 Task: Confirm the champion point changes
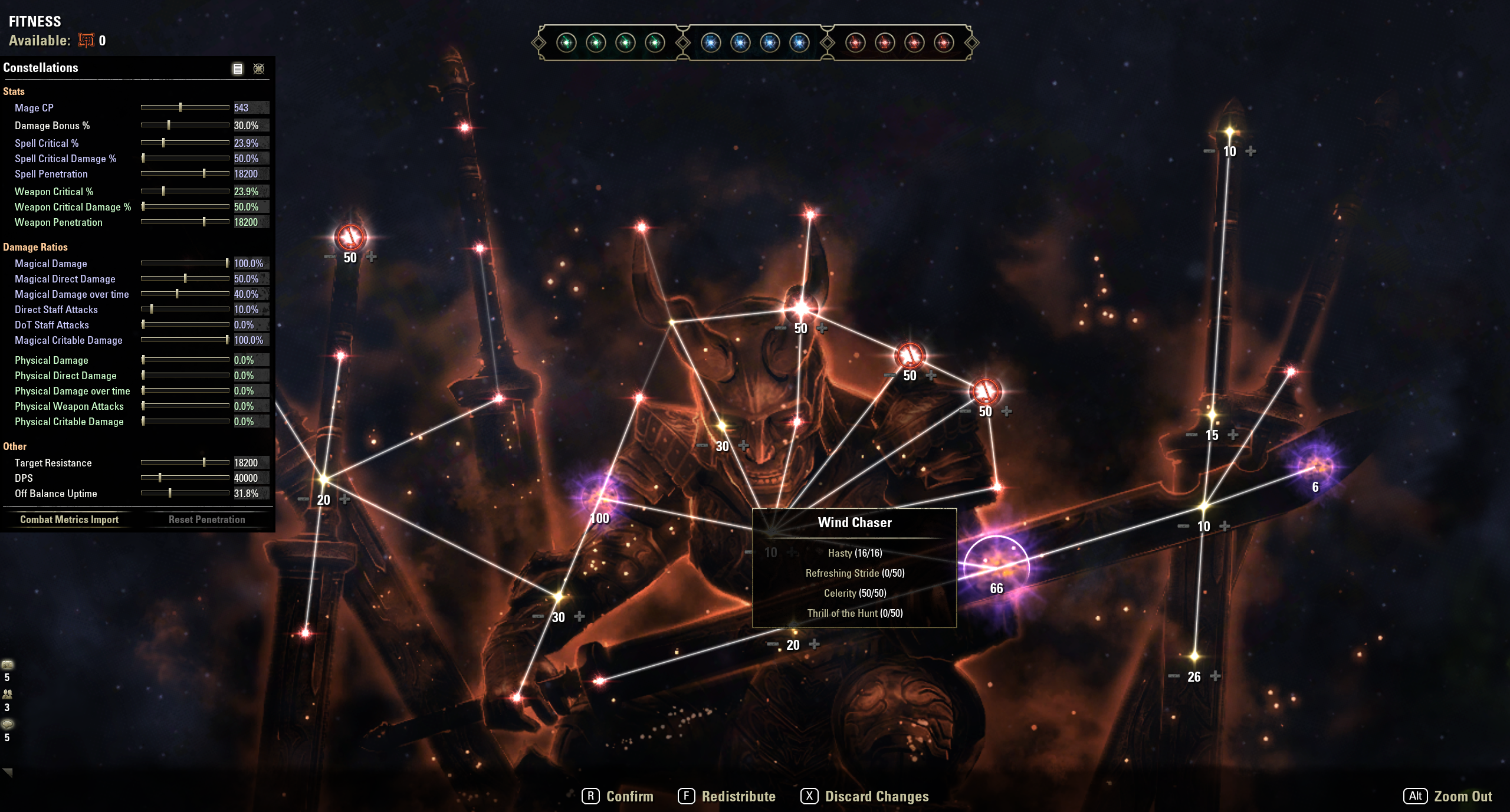pyautogui.click(x=618, y=796)
